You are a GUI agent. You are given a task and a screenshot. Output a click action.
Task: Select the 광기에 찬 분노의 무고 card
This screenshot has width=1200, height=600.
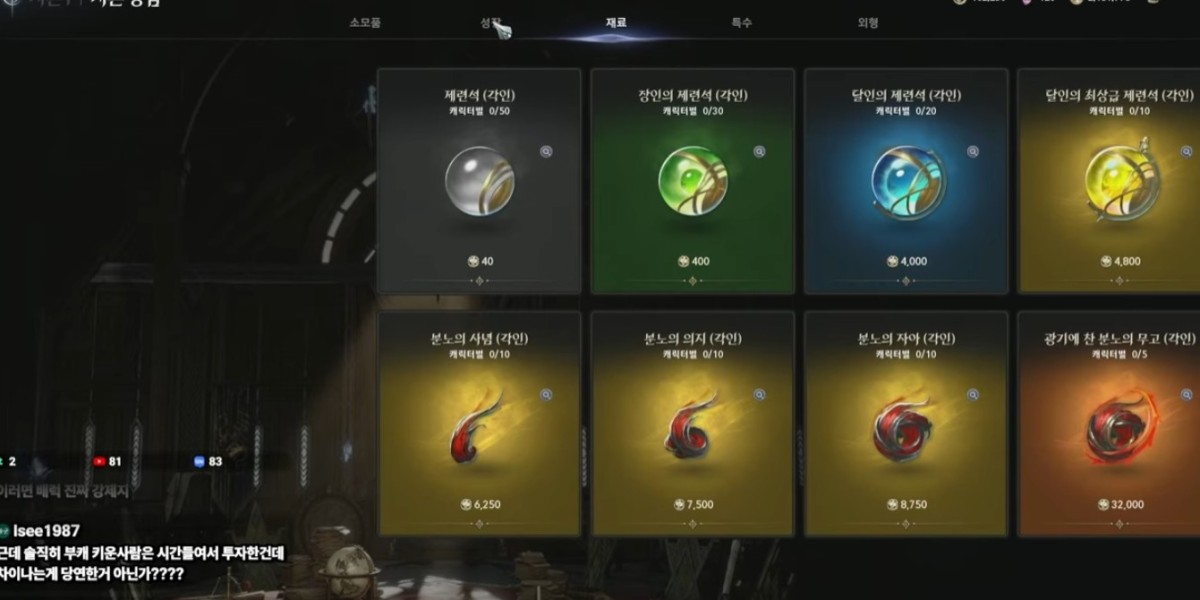coord(1108,423)
